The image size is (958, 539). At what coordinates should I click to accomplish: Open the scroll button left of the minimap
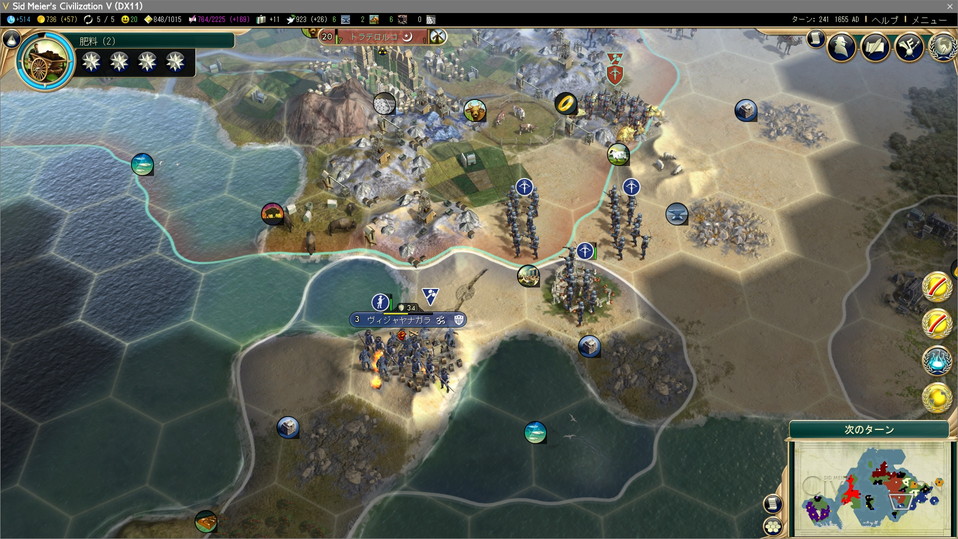[x=773, y=503]
